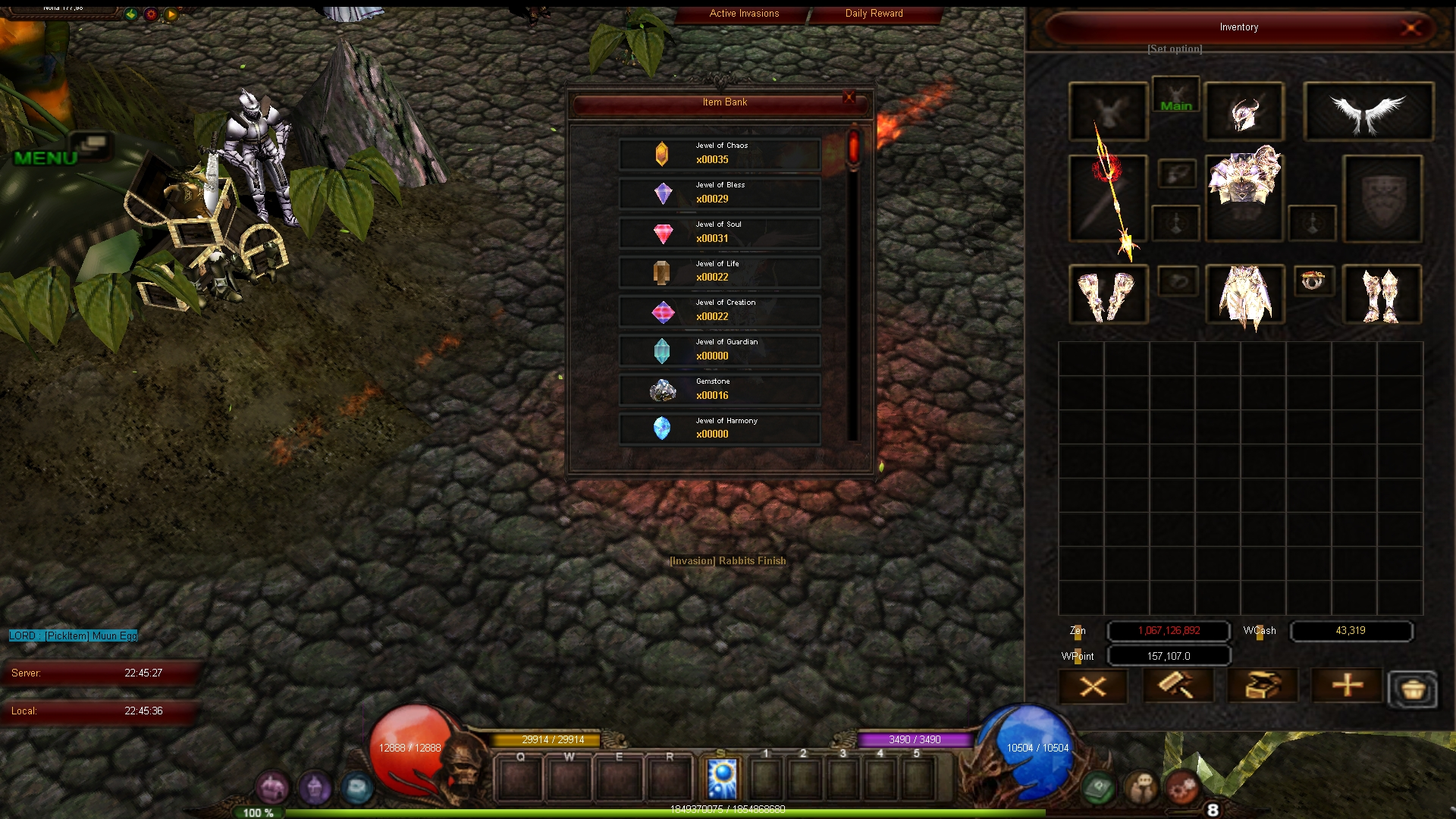Click the plus icon to expand inventory

1347,686
